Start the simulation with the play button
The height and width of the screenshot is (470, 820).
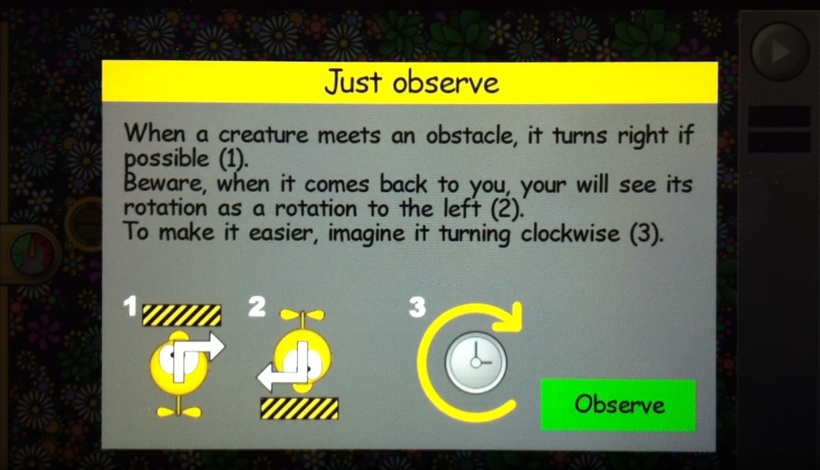coord(778,49)
